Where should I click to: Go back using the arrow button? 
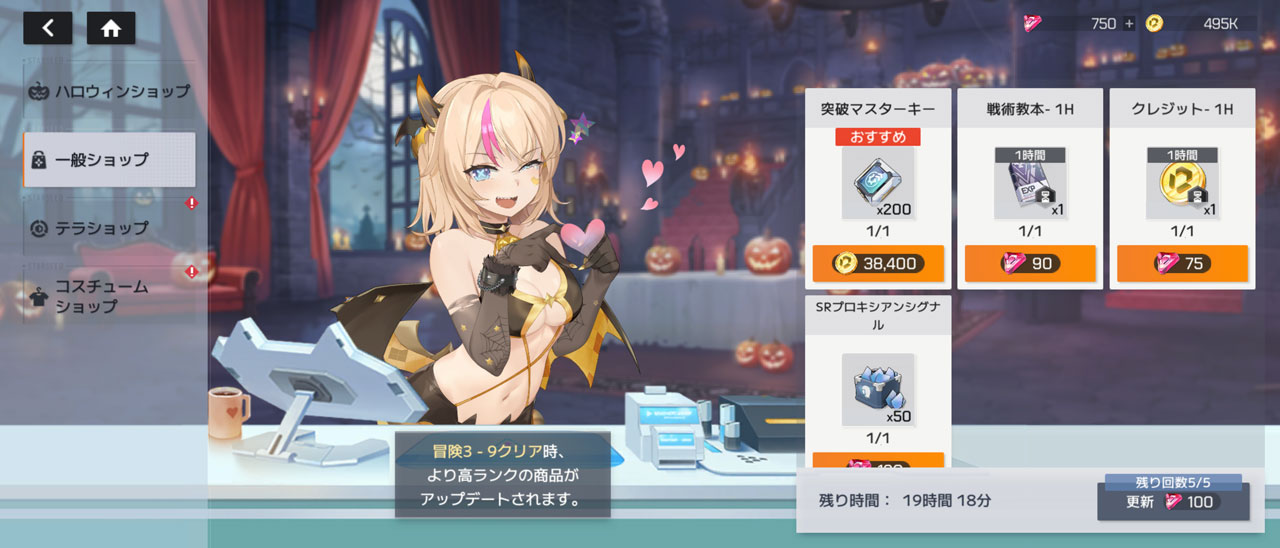(47, 29)
